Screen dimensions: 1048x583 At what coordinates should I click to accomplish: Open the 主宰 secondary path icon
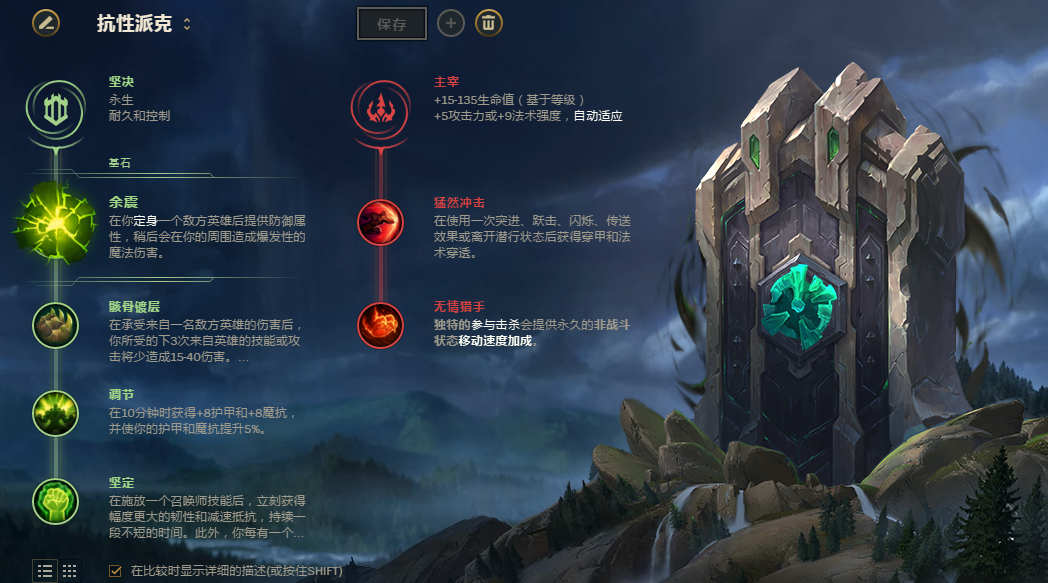(381, 108)
